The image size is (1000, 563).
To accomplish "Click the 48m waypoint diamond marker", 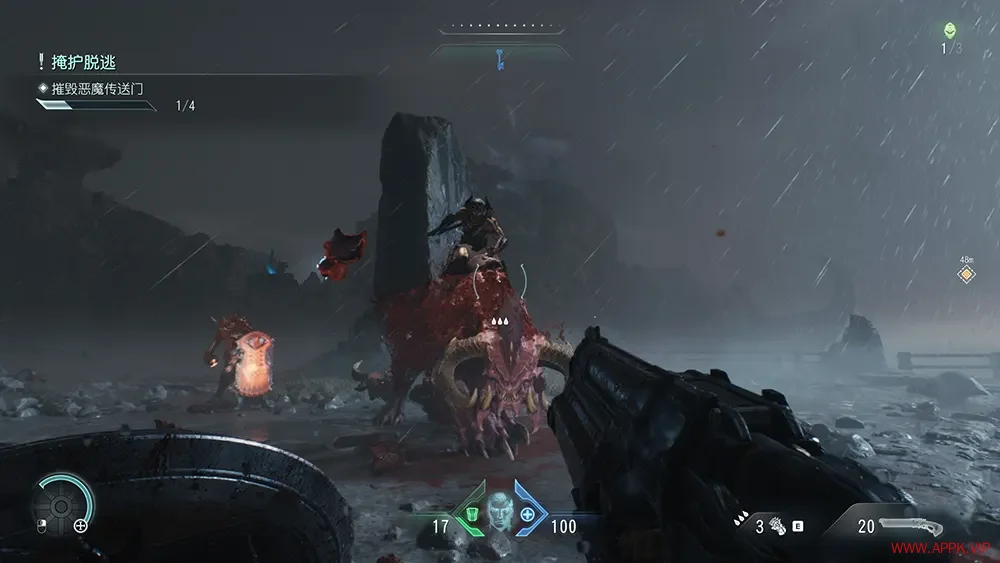I will [x=966, y=273].
